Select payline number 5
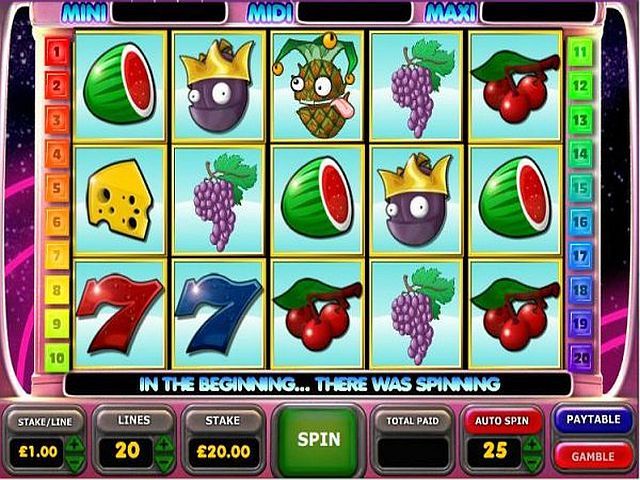Viewport: 640px width, 480px height. pos(57,188)
